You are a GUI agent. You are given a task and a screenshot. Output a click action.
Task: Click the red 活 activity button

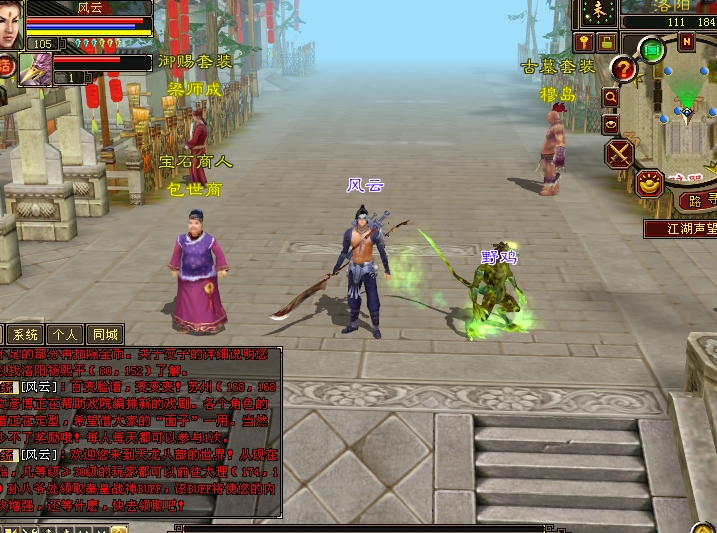tap(5, 67)
